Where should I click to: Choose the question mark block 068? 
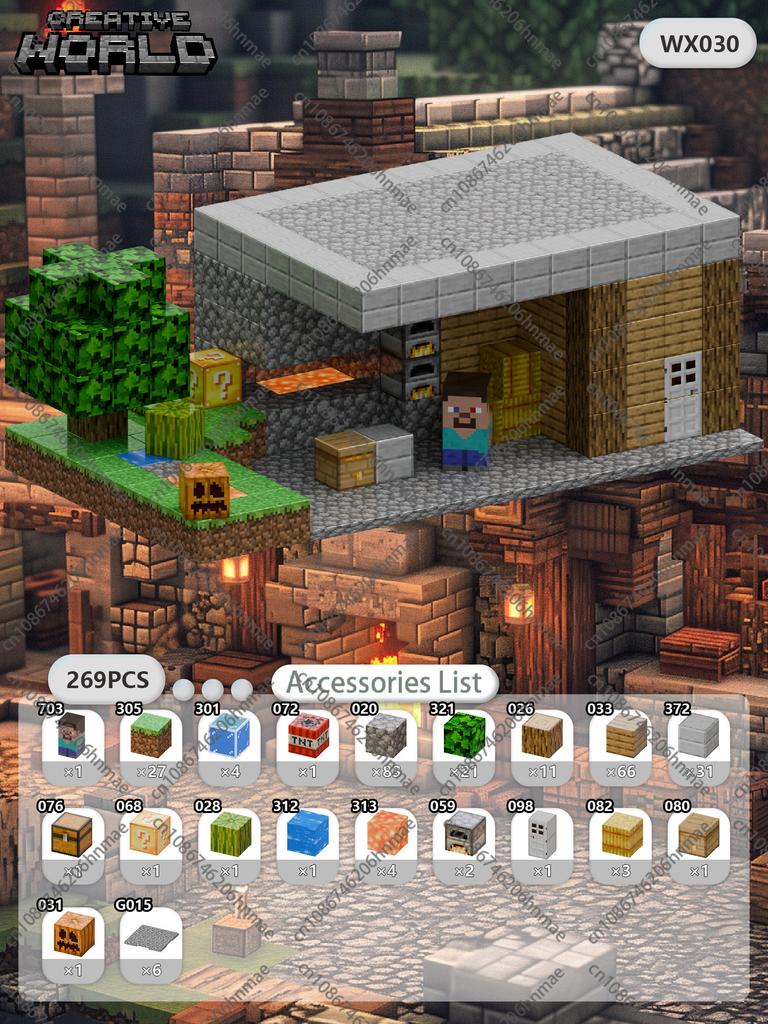pos(150,835)
